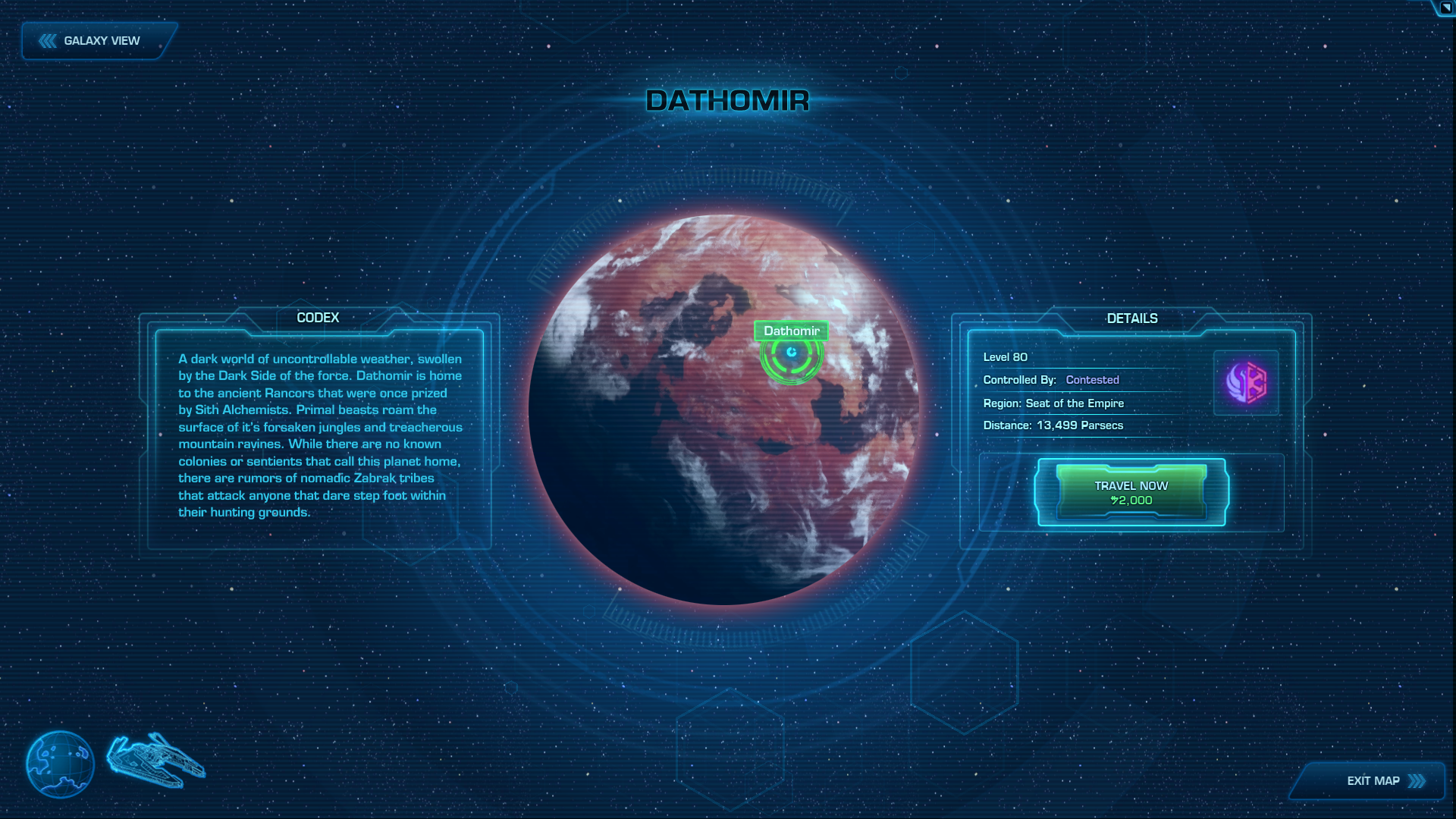1456x819 pixels.
Task: Select the Dathomir map marker on planet
Action: (x=792, y=353)
